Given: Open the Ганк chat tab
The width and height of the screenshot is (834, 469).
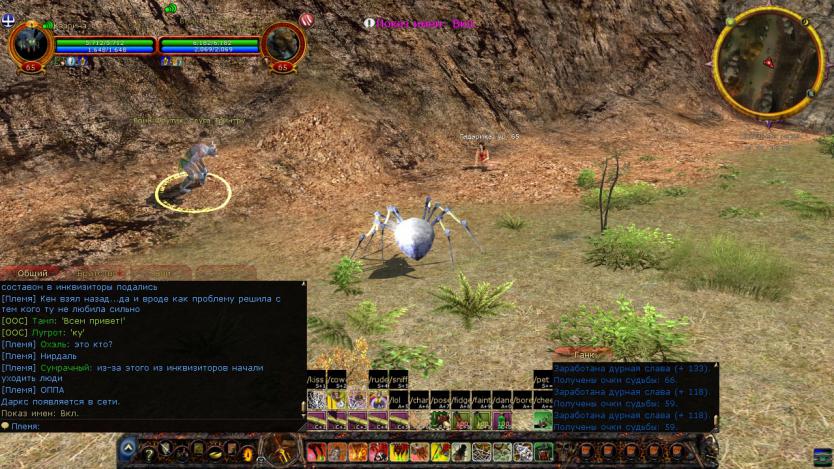Looking at the screenshot, I should click(x=586, y=353).
